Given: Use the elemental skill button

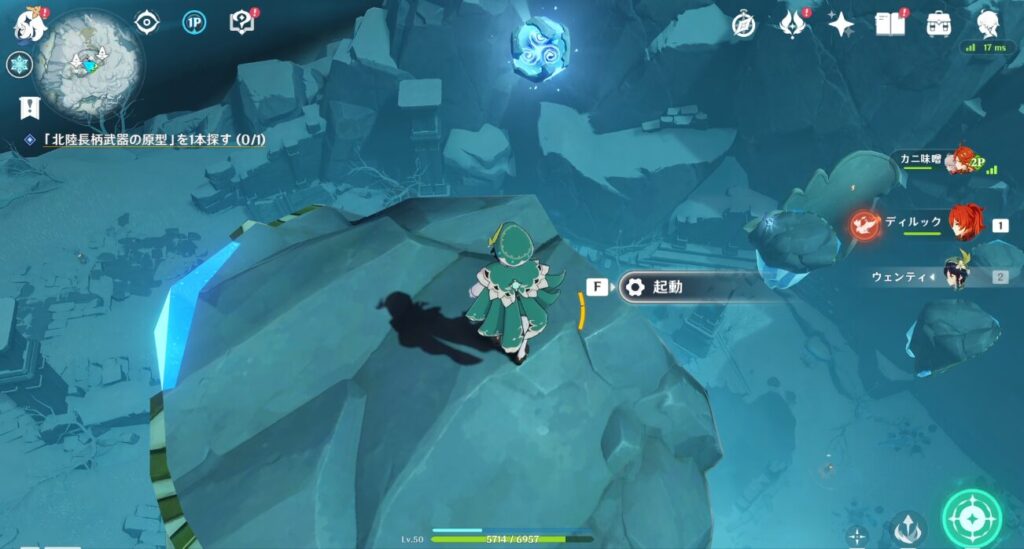Looking at the screenshot, I should 908,527.
